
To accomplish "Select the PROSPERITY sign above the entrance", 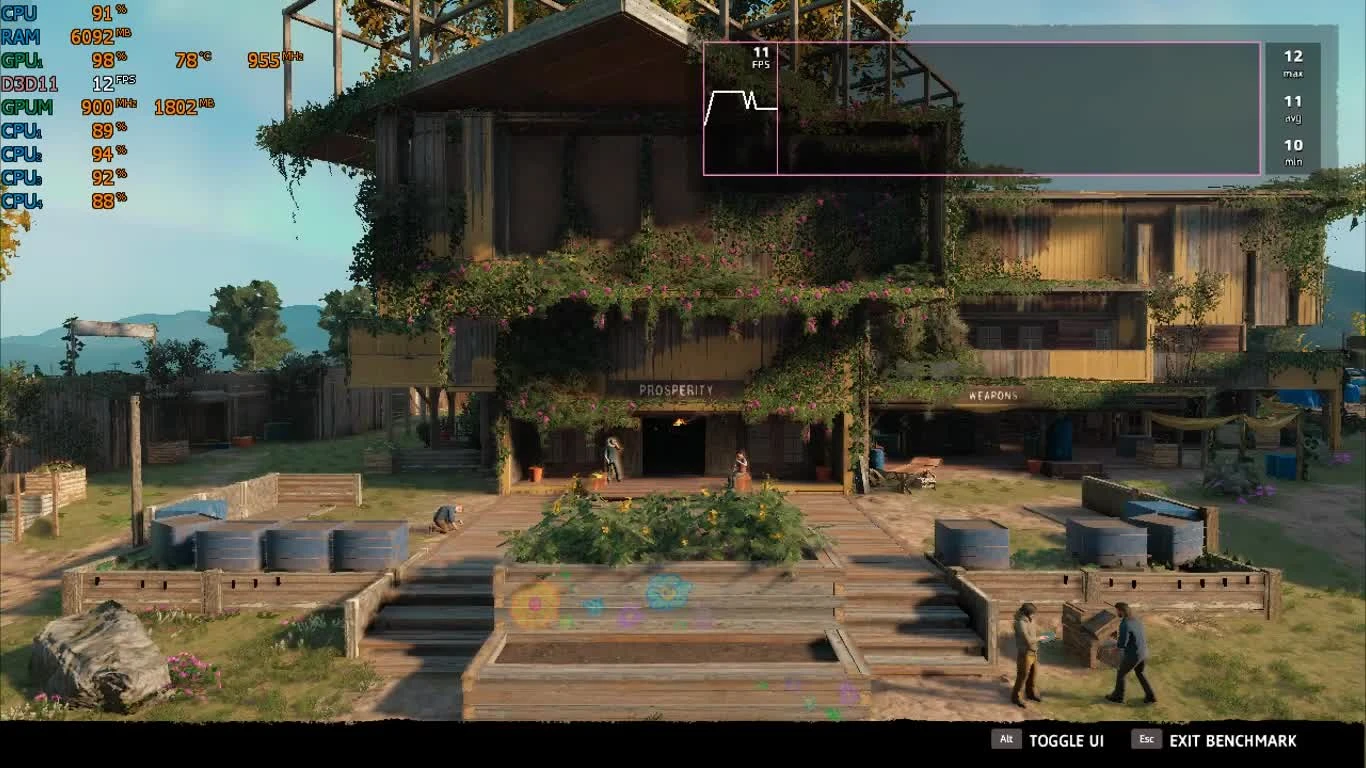I will click(676, 388).
